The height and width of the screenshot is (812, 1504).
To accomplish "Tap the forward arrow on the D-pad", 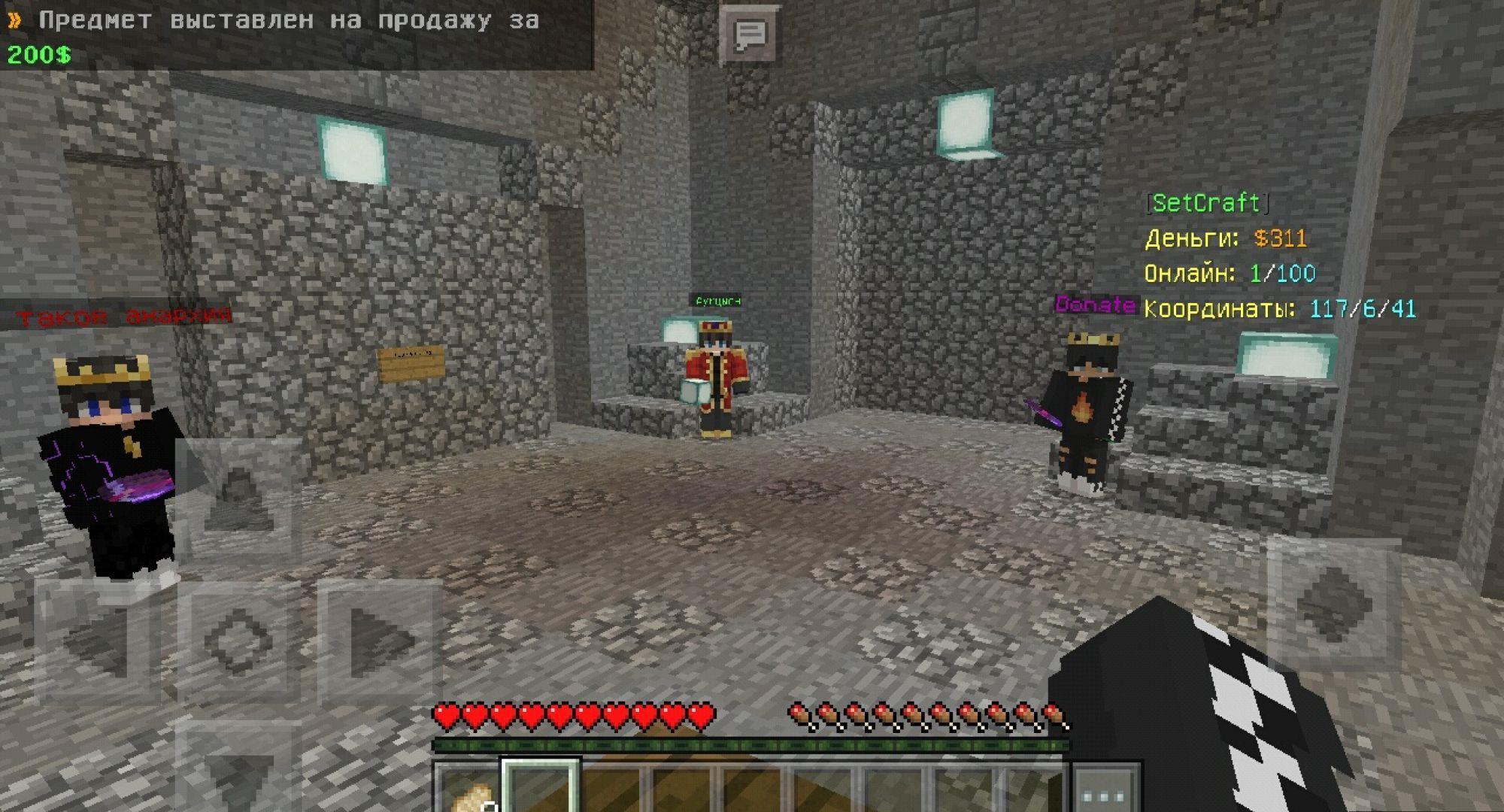I will pyautogui.click(x=238, y=496).
